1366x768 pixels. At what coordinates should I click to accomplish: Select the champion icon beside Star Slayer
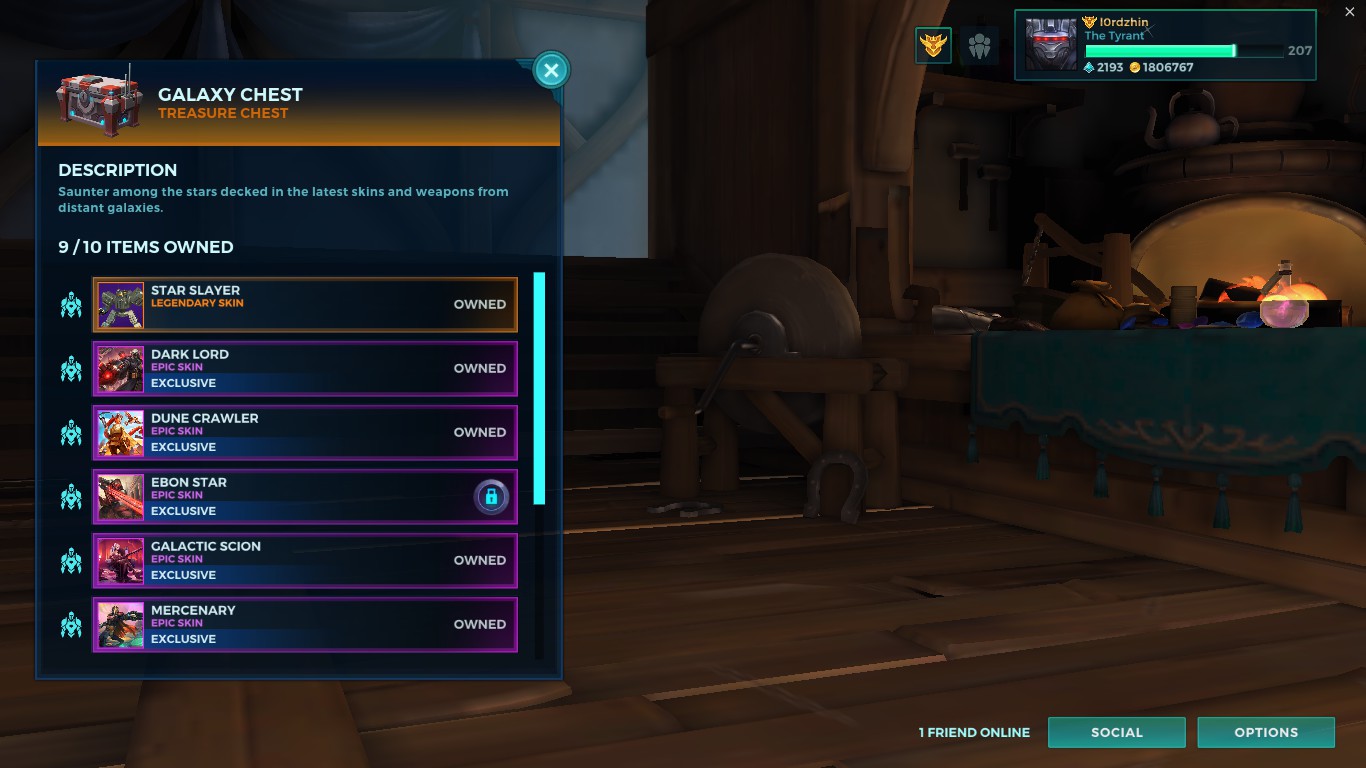70,304
